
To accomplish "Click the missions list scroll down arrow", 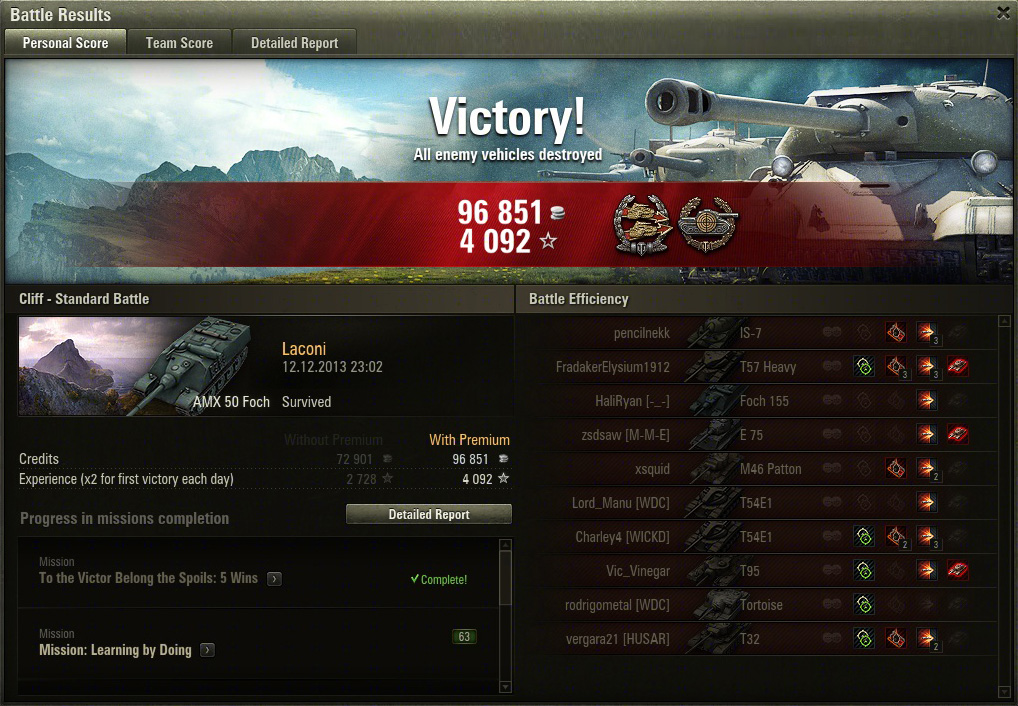I will coord(505,686).
